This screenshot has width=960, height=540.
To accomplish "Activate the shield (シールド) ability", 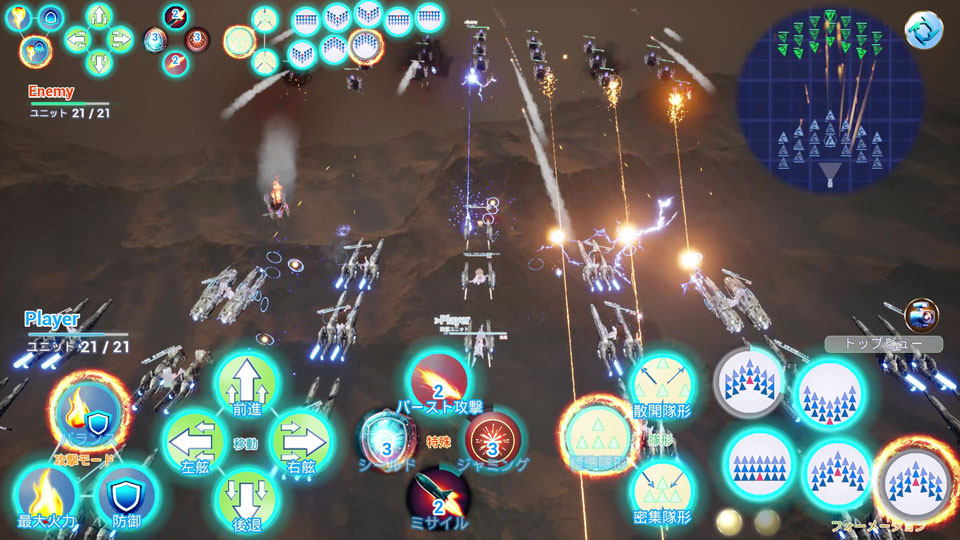I will tap(387, 439).
